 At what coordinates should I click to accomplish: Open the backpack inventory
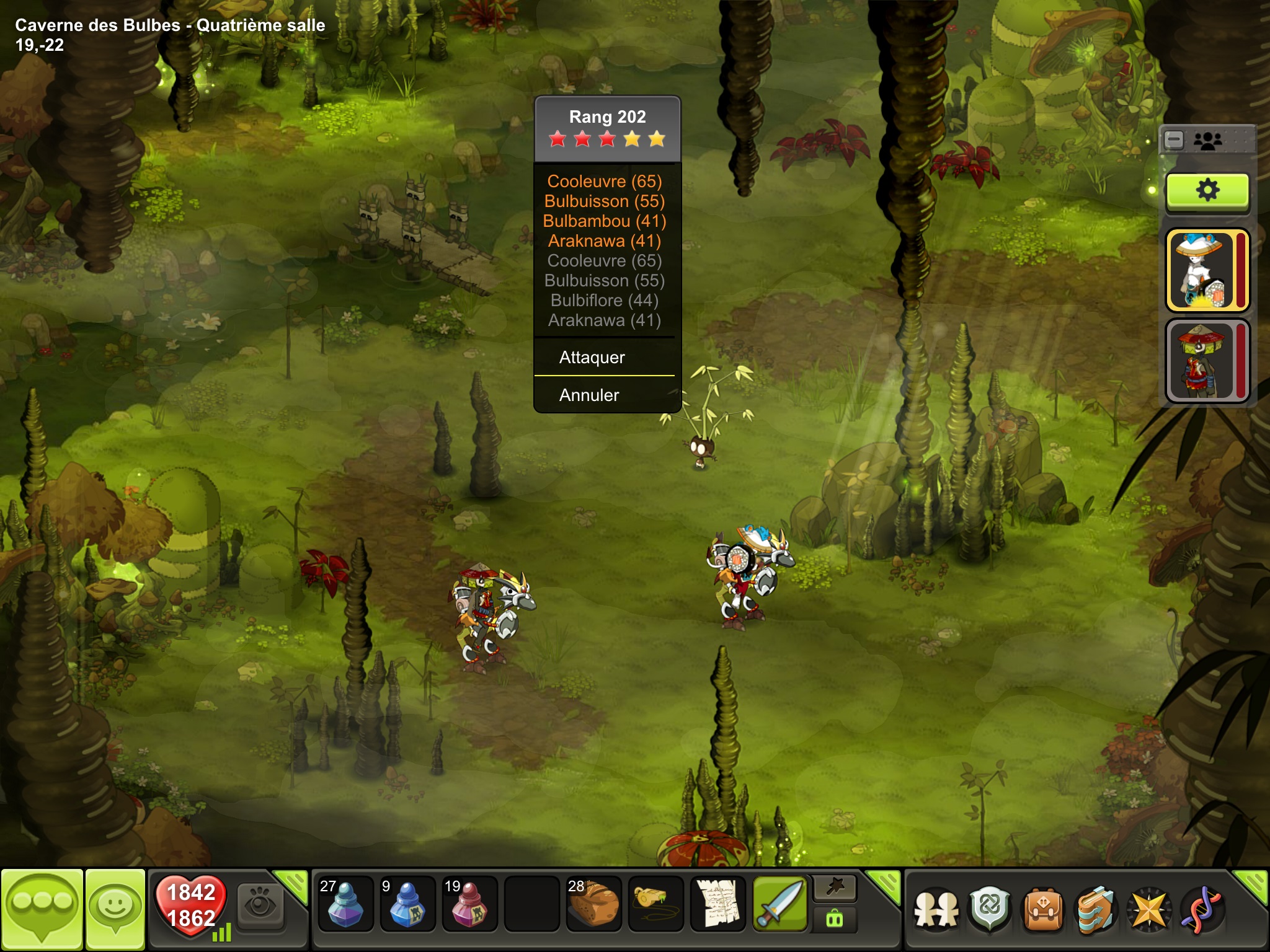coord(1043,909)
